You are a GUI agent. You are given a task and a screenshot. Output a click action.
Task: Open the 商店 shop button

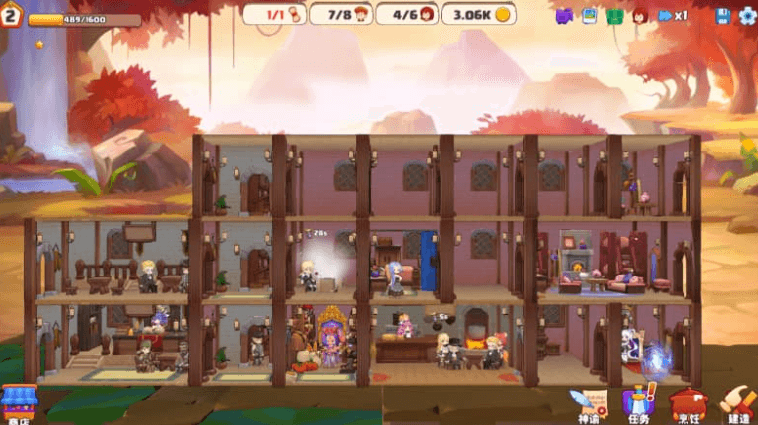click(x=17, y=404)
